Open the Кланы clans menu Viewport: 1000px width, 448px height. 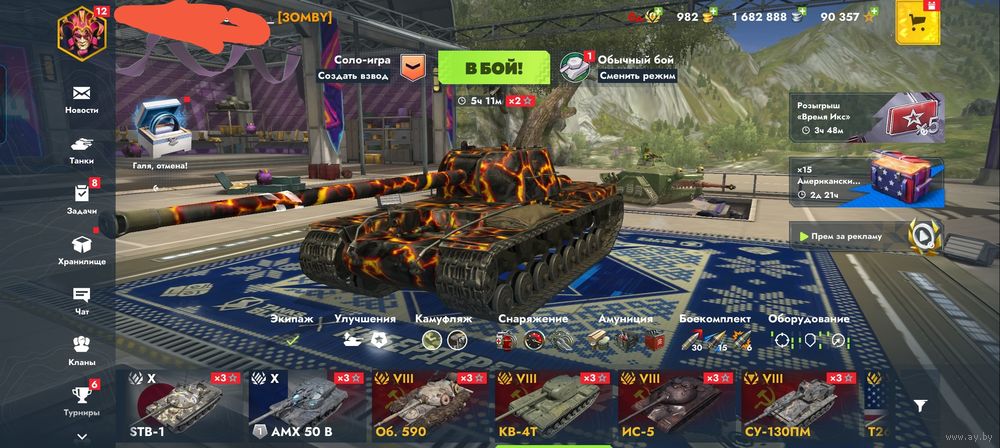click(x=82, y=349)
